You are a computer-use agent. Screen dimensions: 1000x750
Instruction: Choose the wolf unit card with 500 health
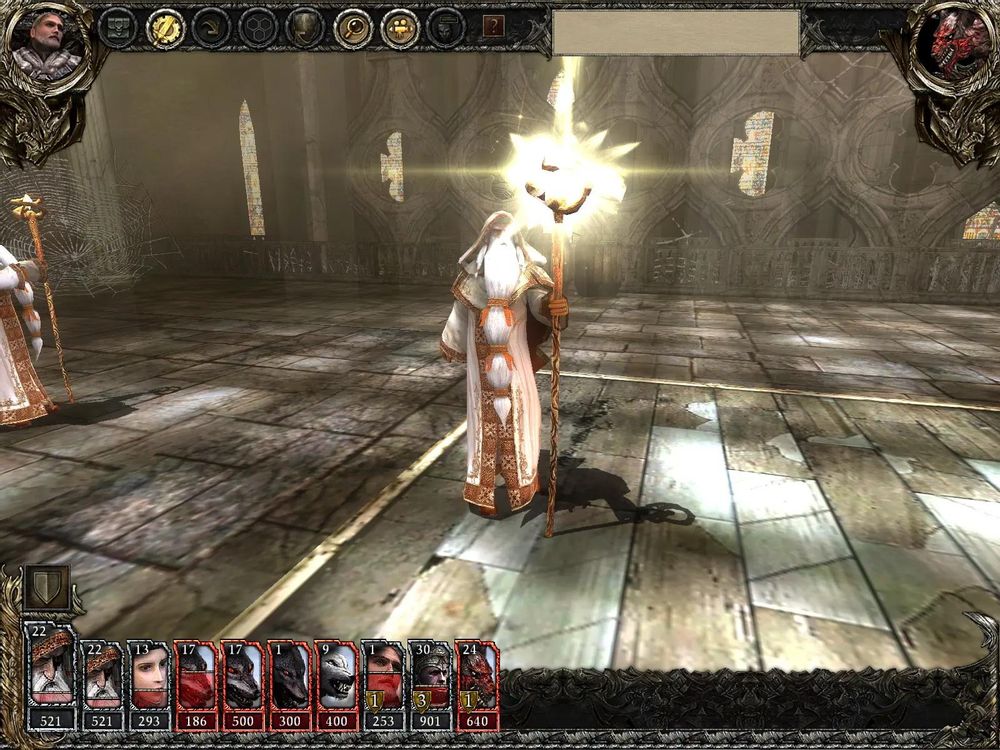(x=243, y=676)
